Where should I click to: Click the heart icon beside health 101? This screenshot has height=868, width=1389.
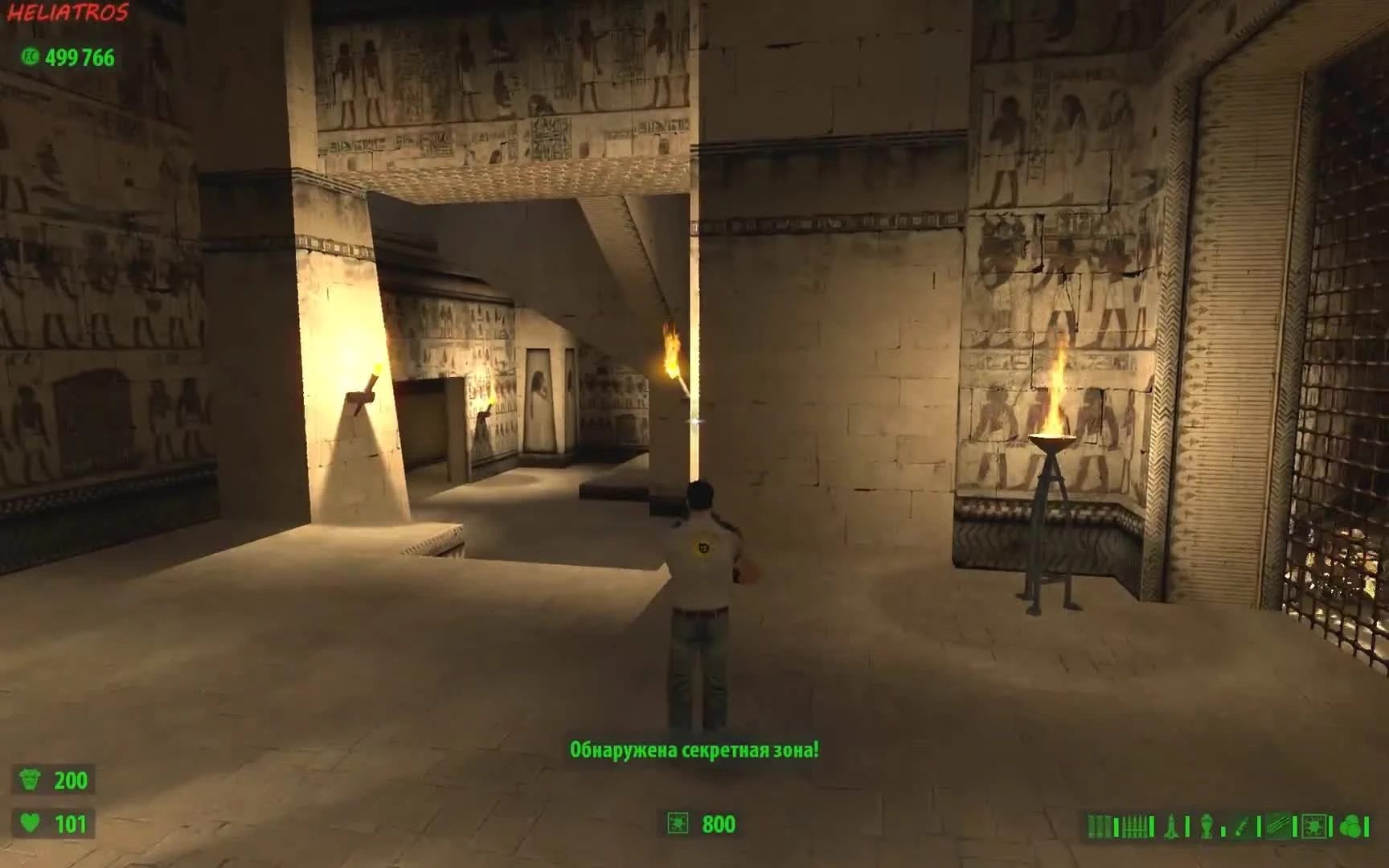pyautogui.click(x=31, y=823)
